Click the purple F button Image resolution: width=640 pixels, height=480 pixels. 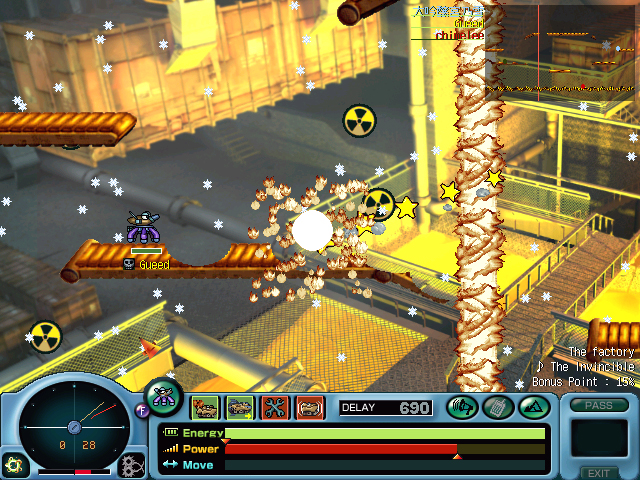[141, 408]
